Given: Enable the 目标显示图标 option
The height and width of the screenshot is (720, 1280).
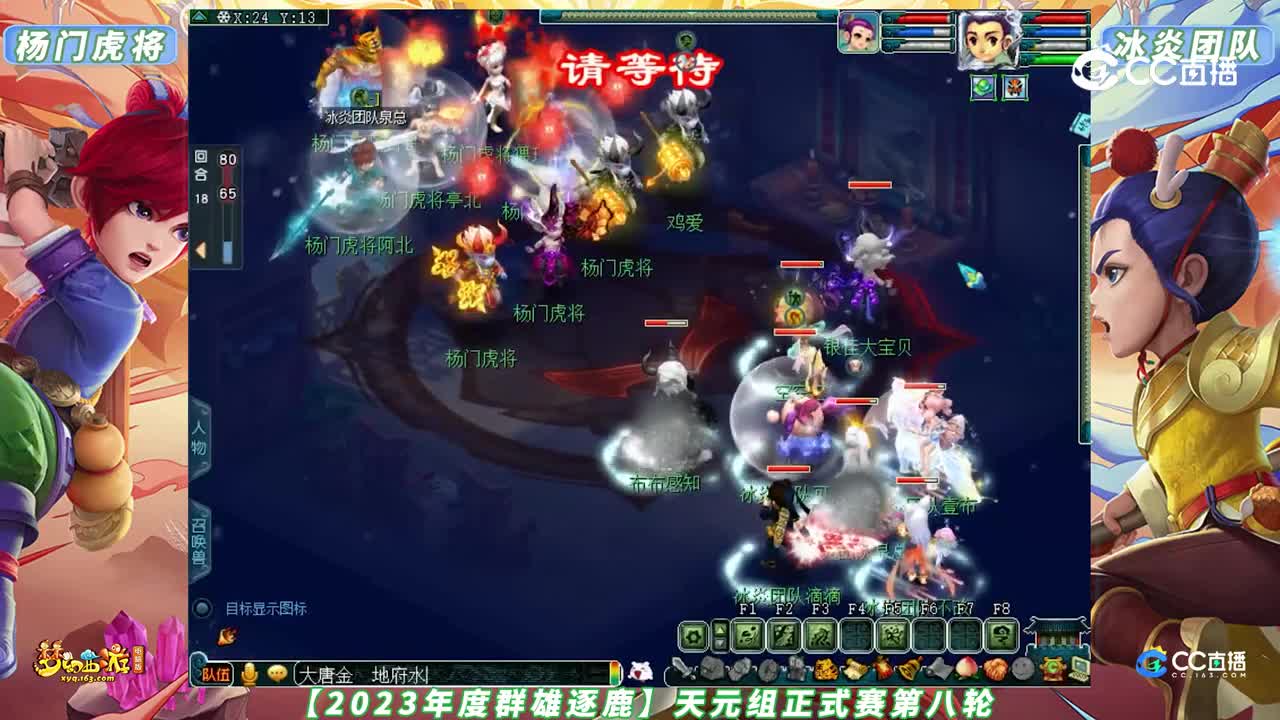Looking at the screenshot, I should click(201, 607).
